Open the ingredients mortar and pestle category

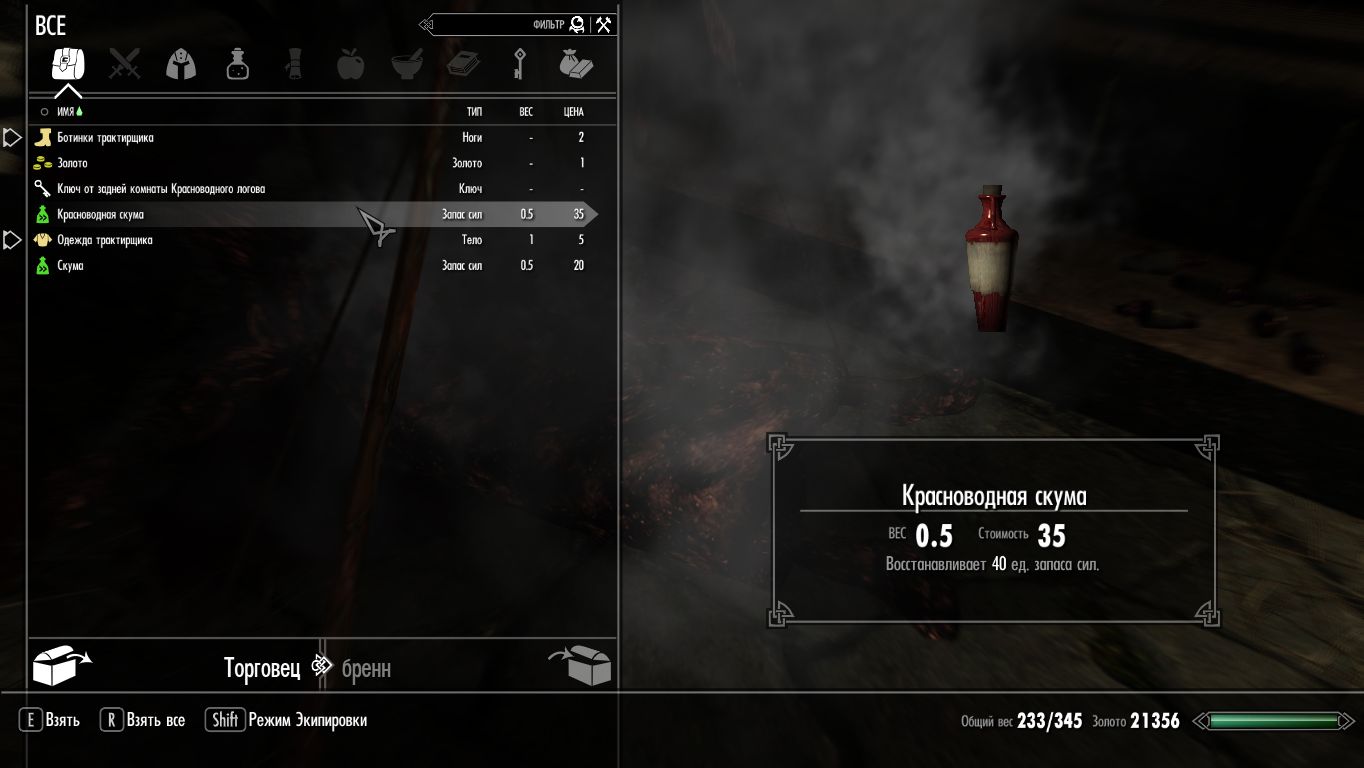point(406,65)
